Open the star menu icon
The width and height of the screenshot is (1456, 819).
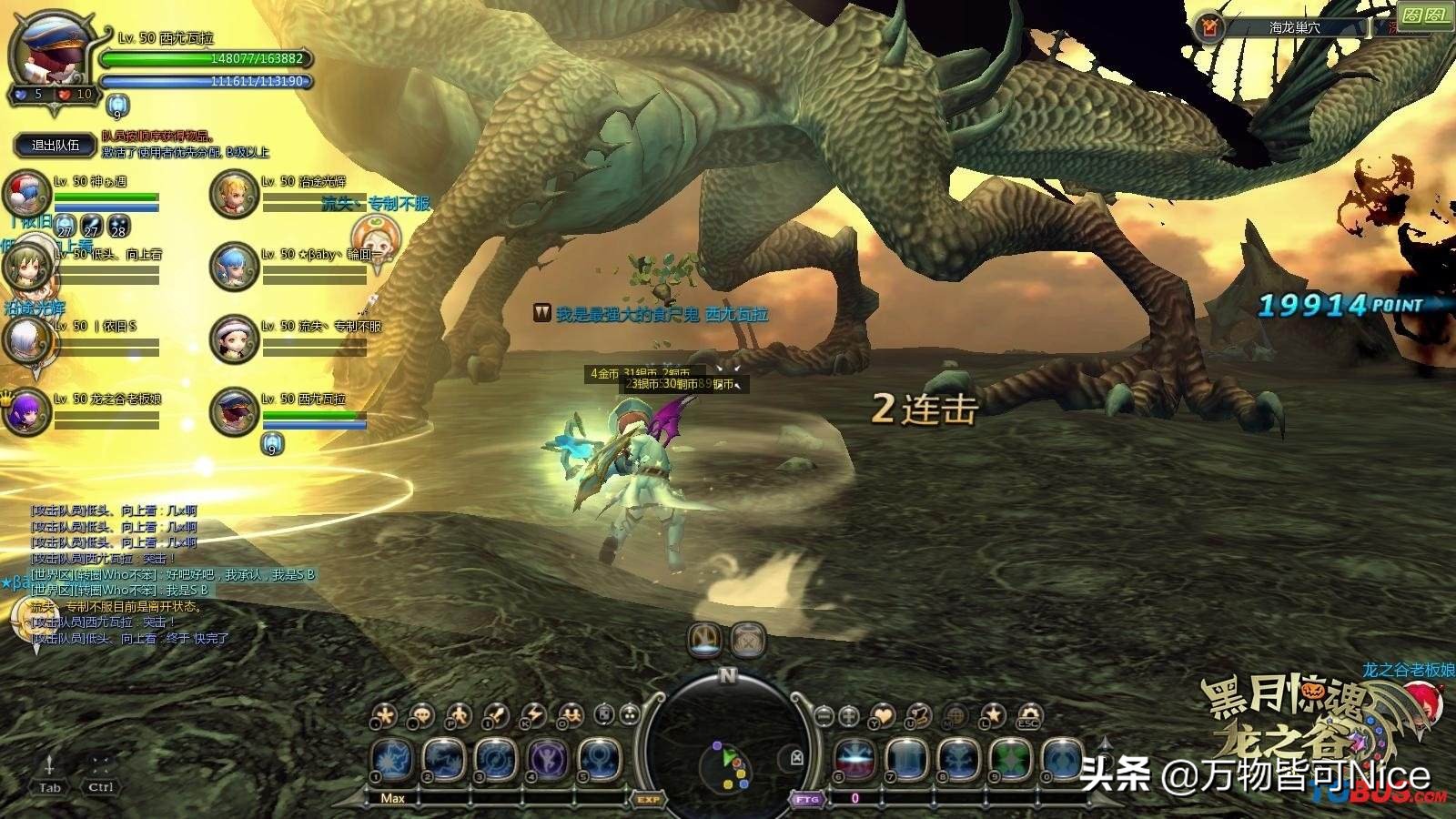click(x=993, y=716)
